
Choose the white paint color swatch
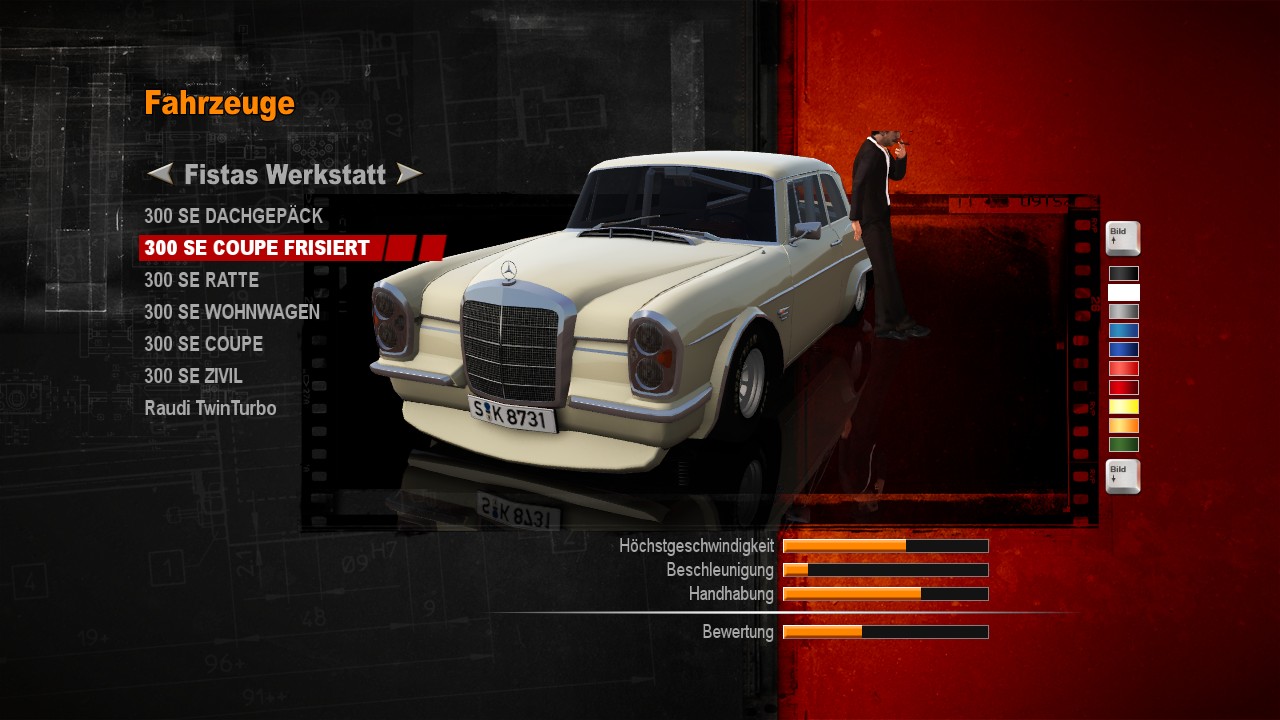(1123, 292)
